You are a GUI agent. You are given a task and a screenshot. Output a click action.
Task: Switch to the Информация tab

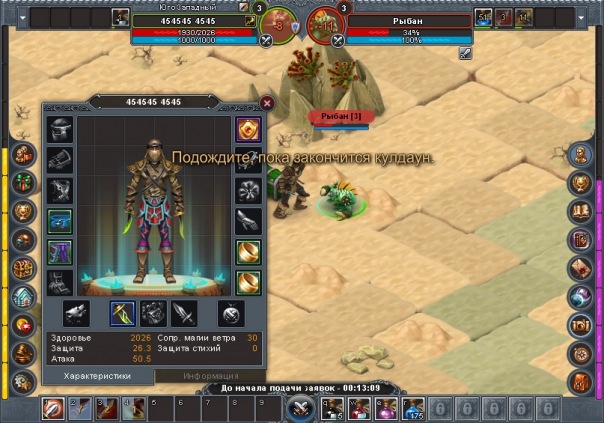pos(210,376)
